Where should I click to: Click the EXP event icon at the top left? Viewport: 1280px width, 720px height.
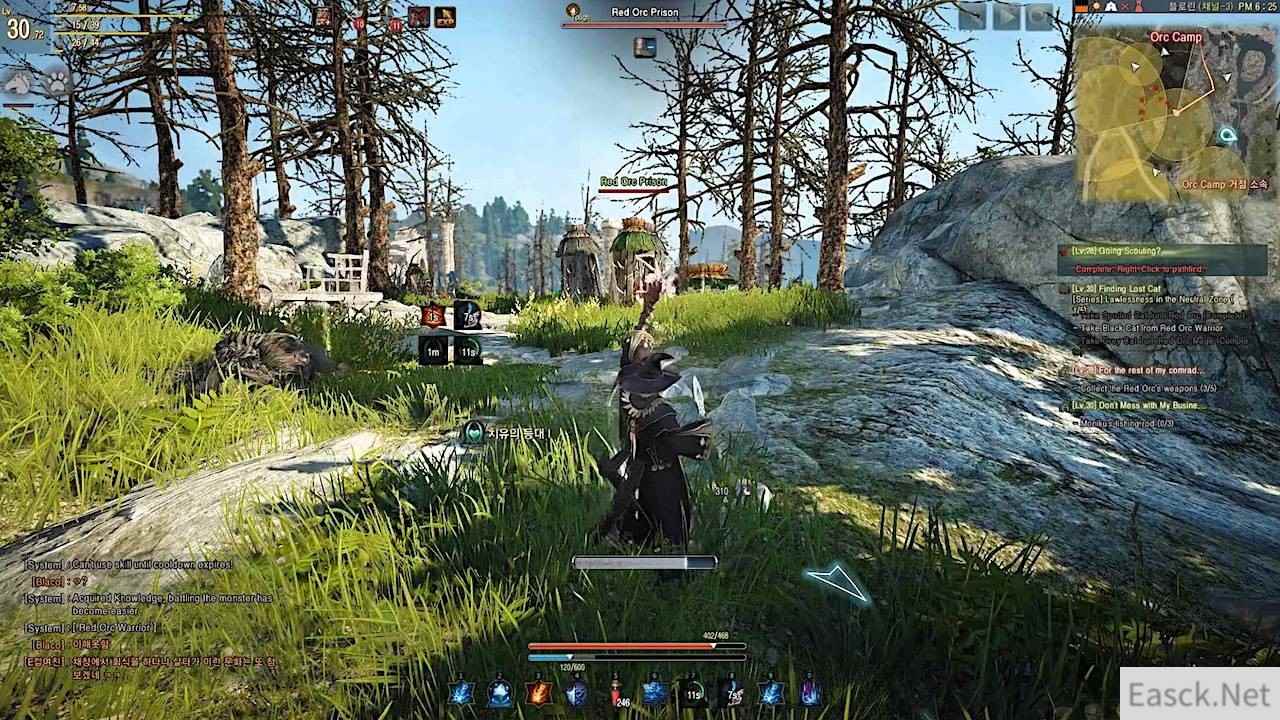[445, 17]
